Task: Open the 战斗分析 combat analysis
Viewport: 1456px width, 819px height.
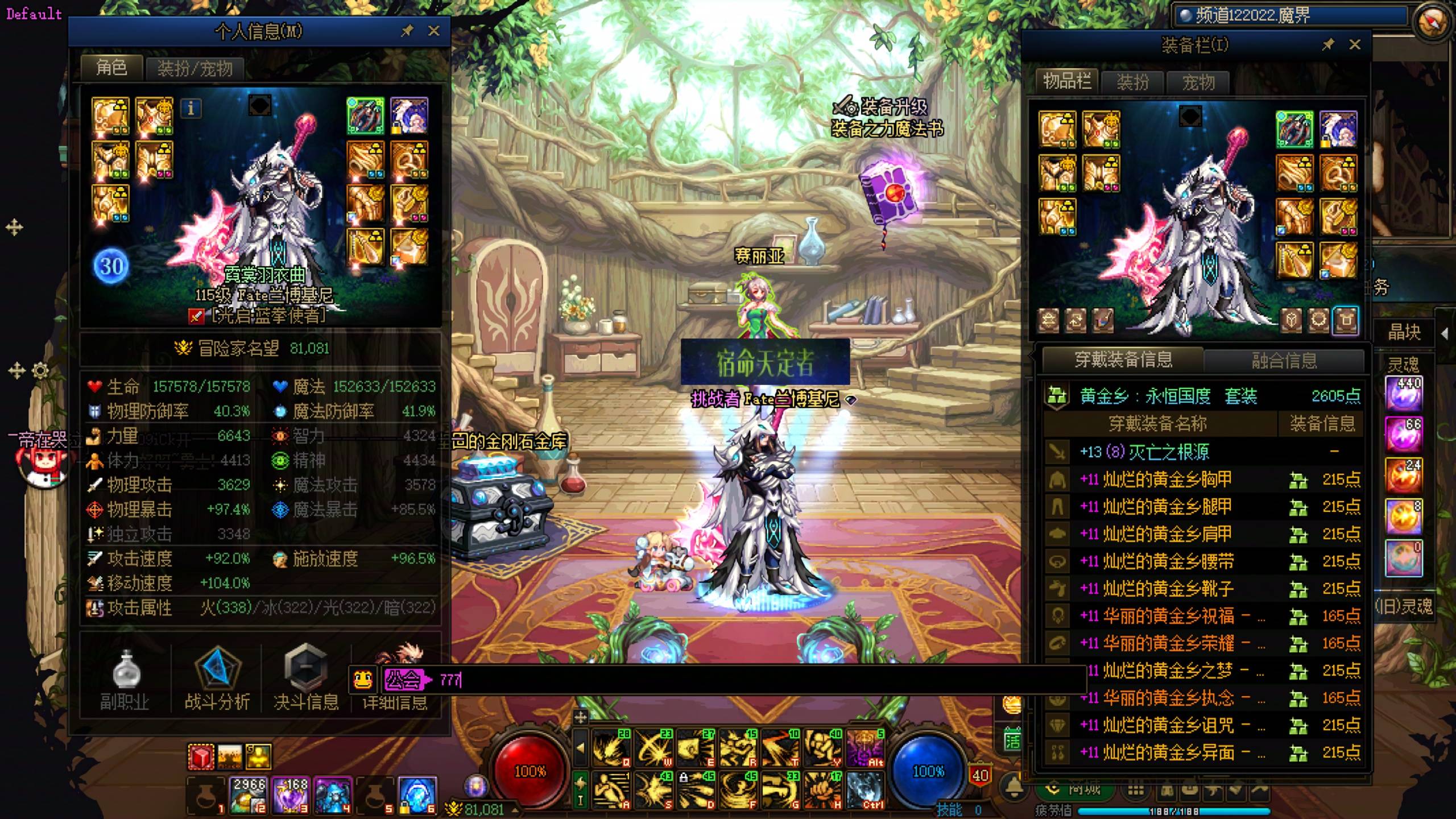Action: 217,680
